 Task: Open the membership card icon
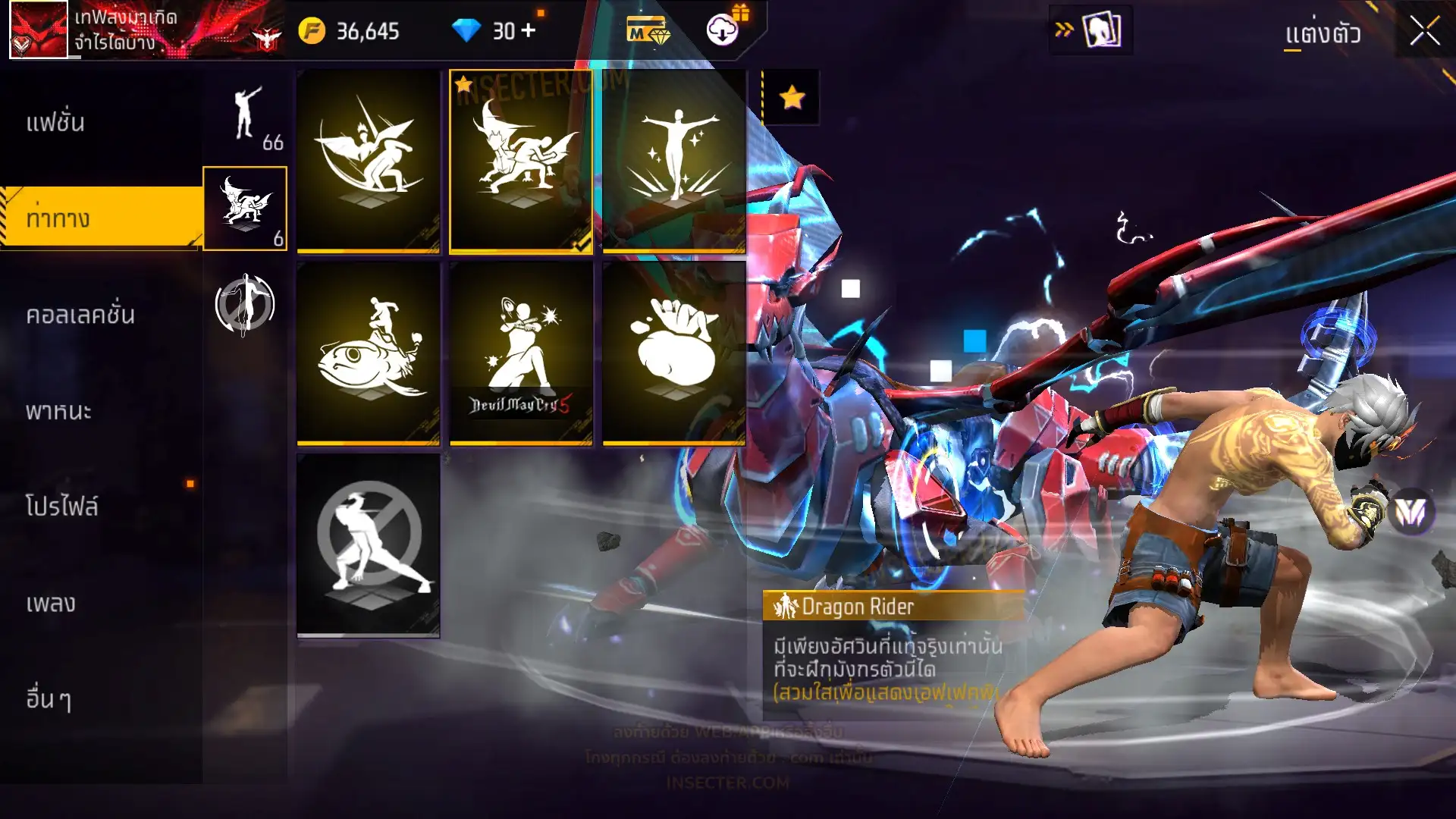(x=647, y=32)
